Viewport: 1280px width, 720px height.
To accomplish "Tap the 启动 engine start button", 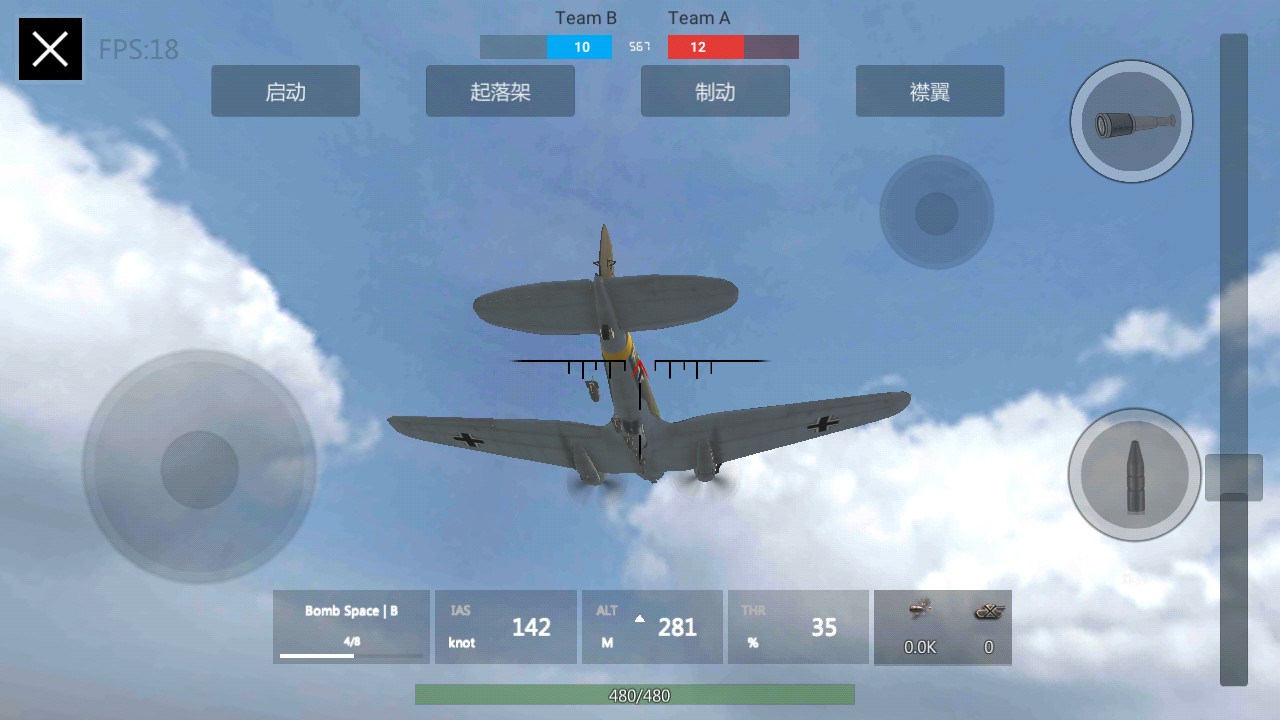I will (x=285, y=92).
